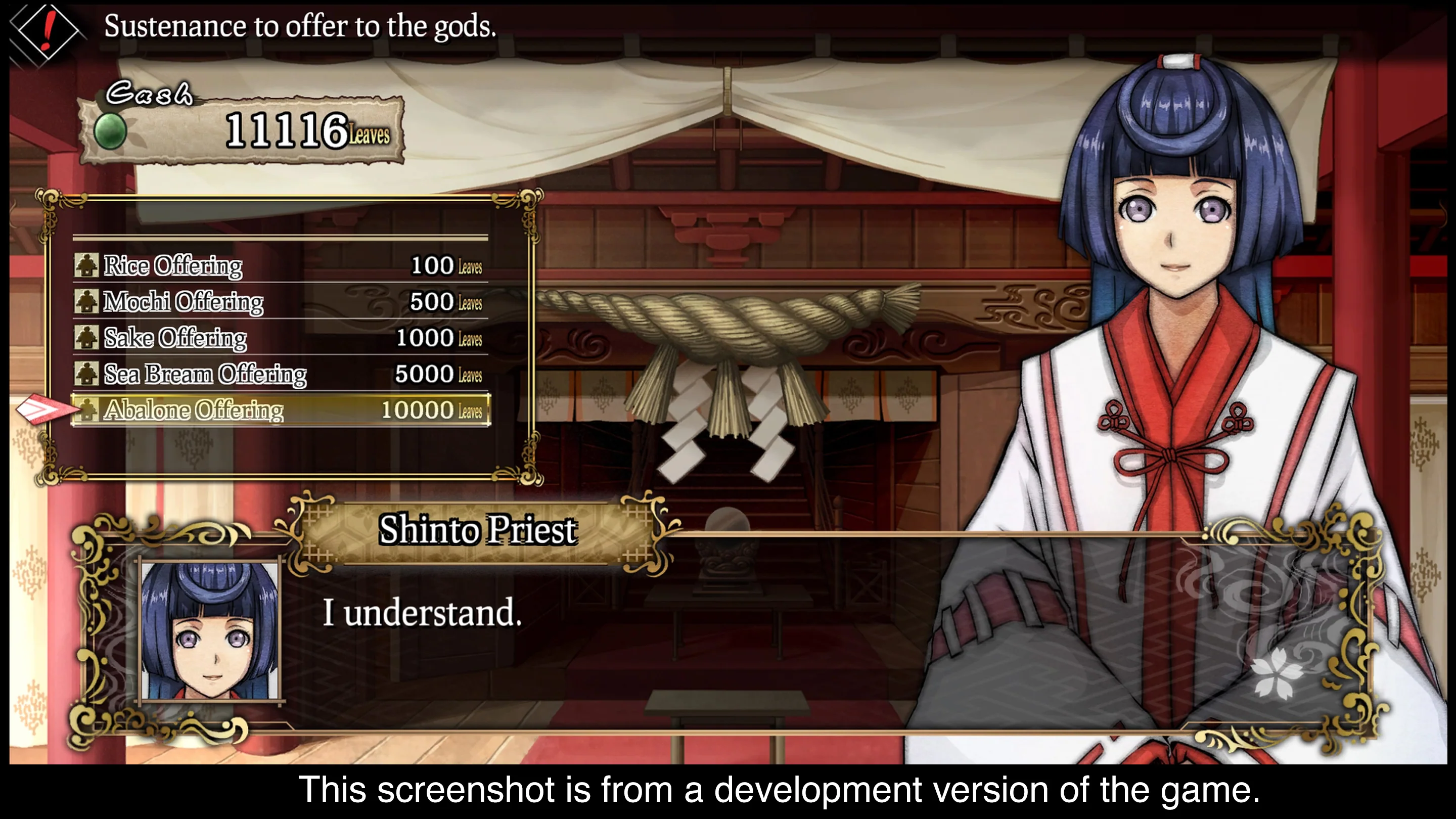Click the Shinto Priest name plate
This screenshot has height=819, width=1456.
(x=478, y=530)
